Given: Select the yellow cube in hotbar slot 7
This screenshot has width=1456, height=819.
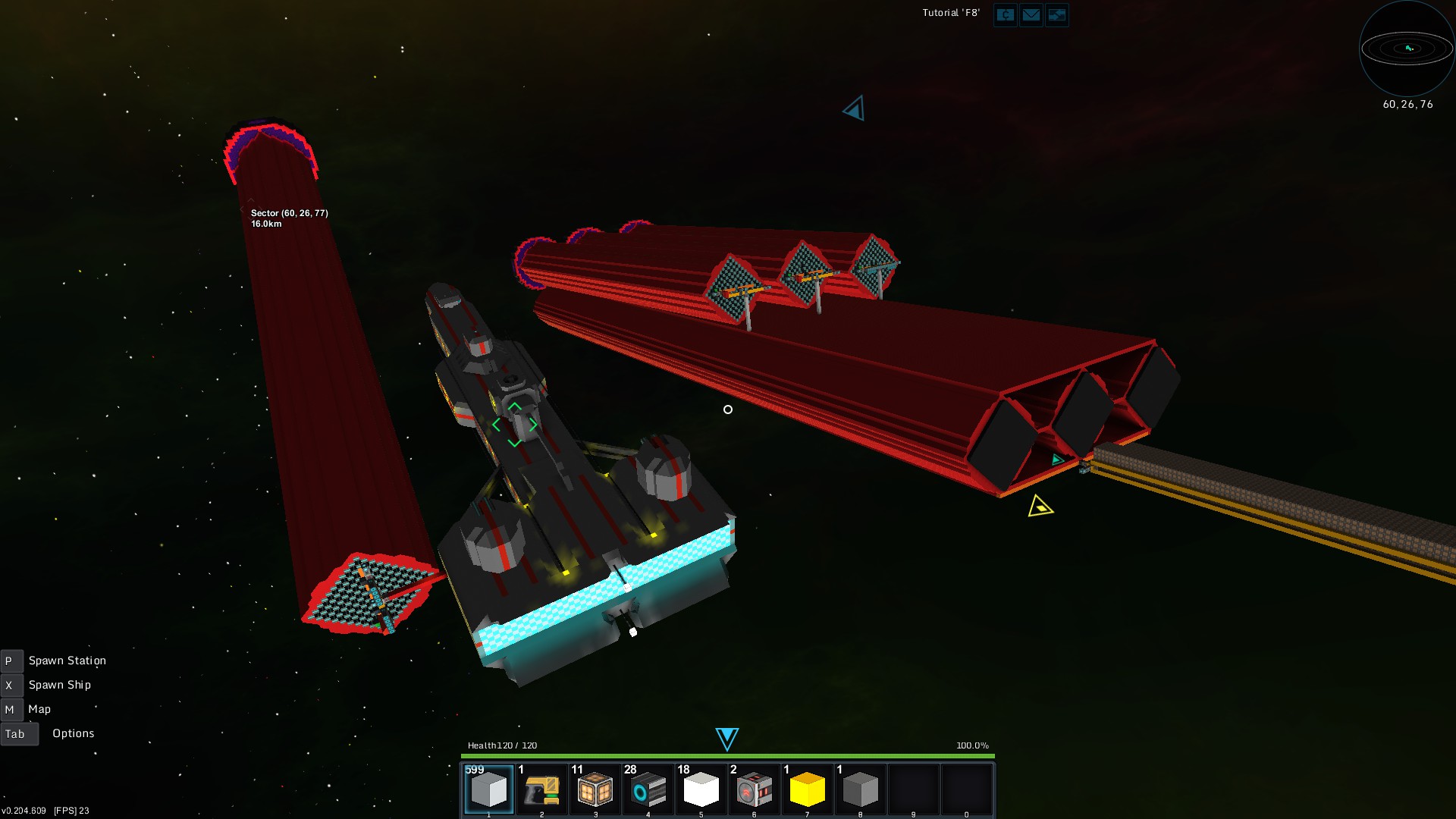Looking at the screenshot, I should pos(808,789).
